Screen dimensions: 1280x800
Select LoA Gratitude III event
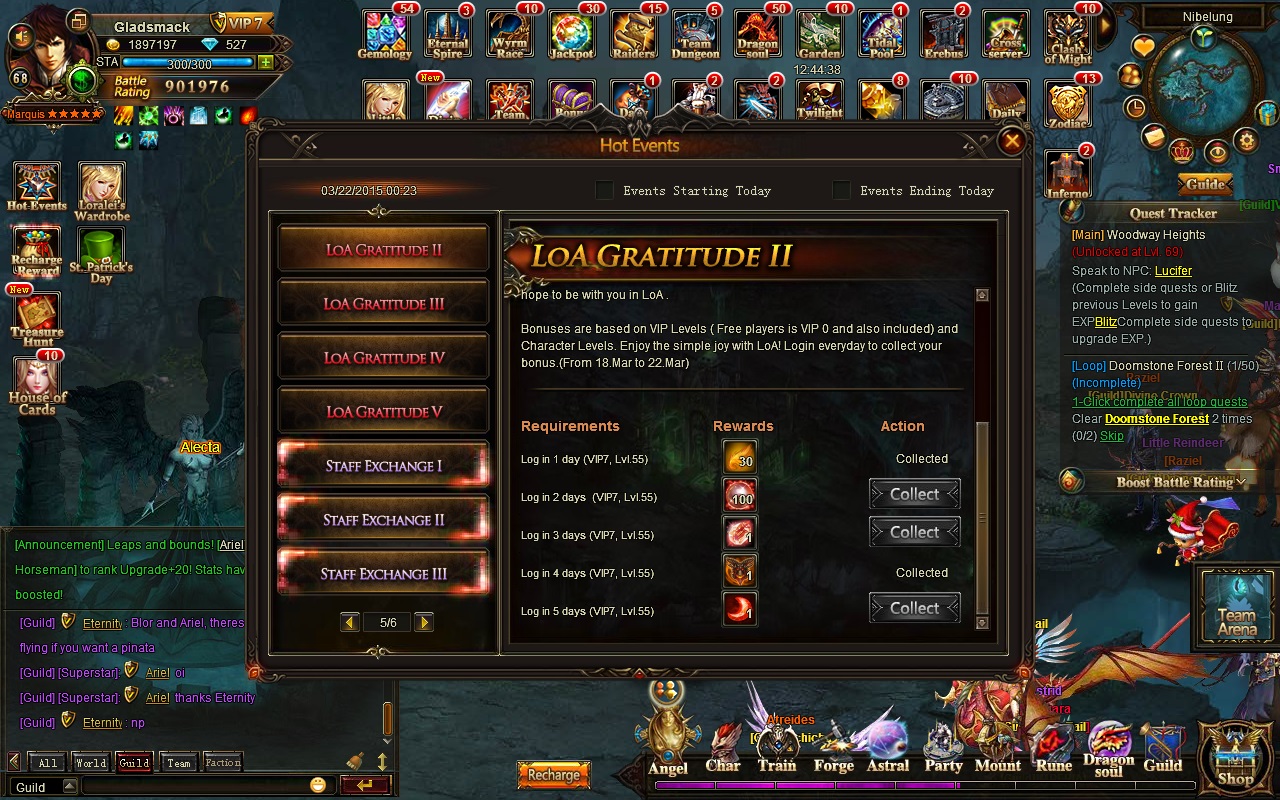[384, 304]
